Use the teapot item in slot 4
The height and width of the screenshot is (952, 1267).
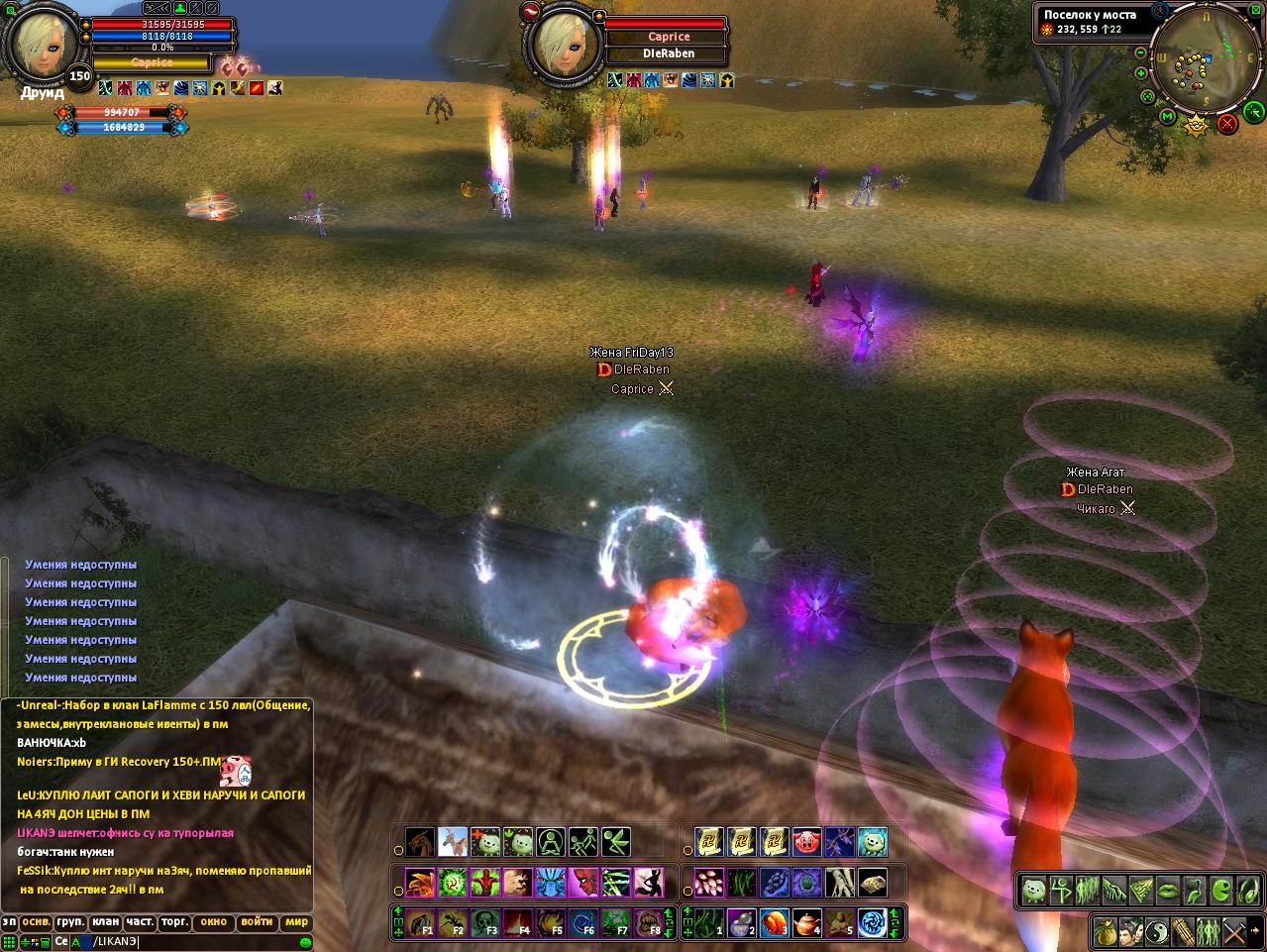[x=807, y=923]
